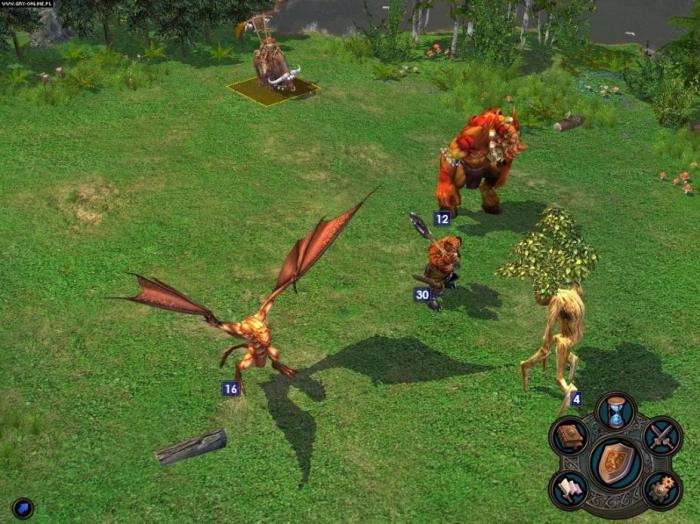700x524 pixels.
Task: Click the blue arrow orb button
Action: [x=23, y=508]
